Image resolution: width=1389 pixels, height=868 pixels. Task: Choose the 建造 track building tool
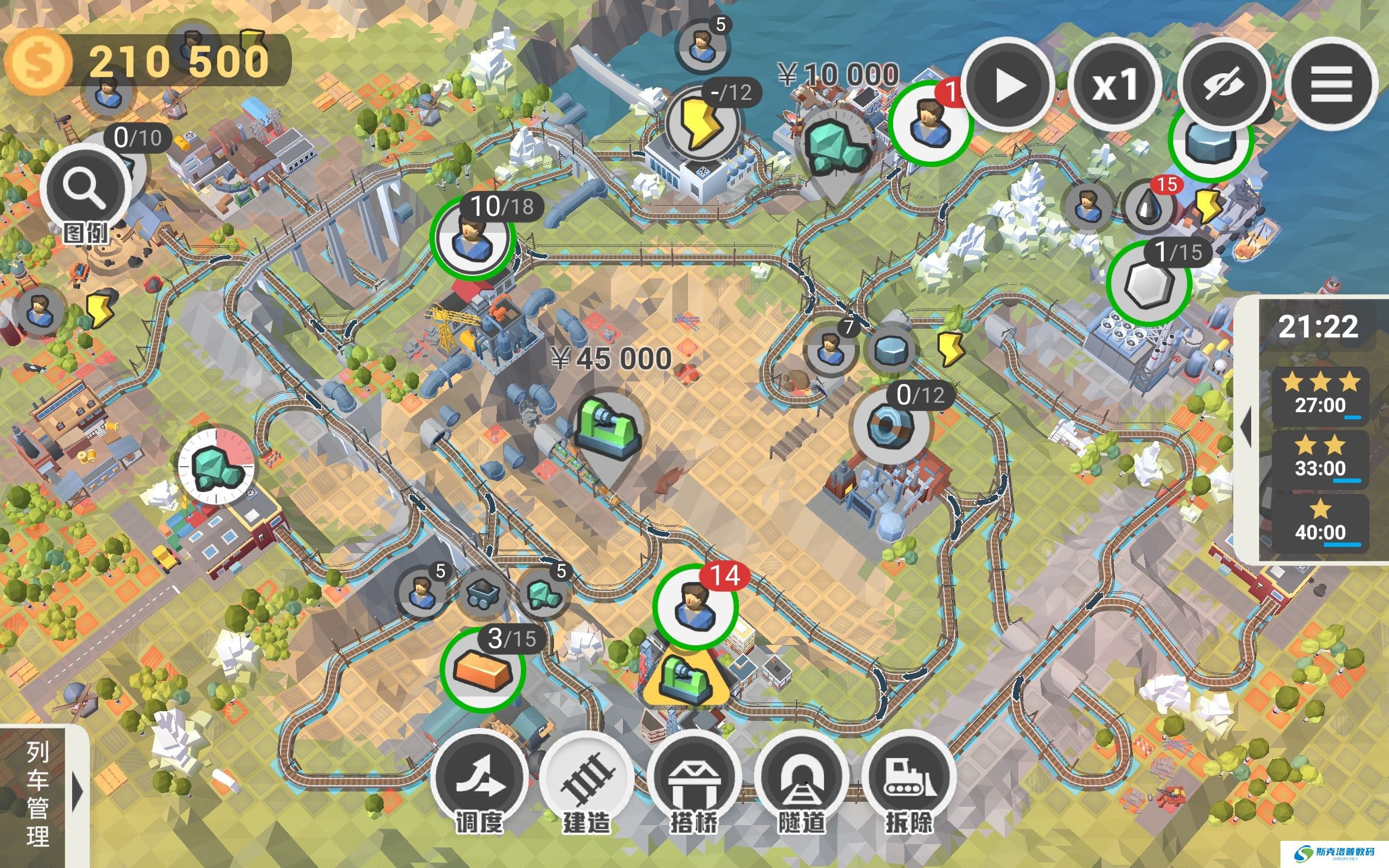587,781
